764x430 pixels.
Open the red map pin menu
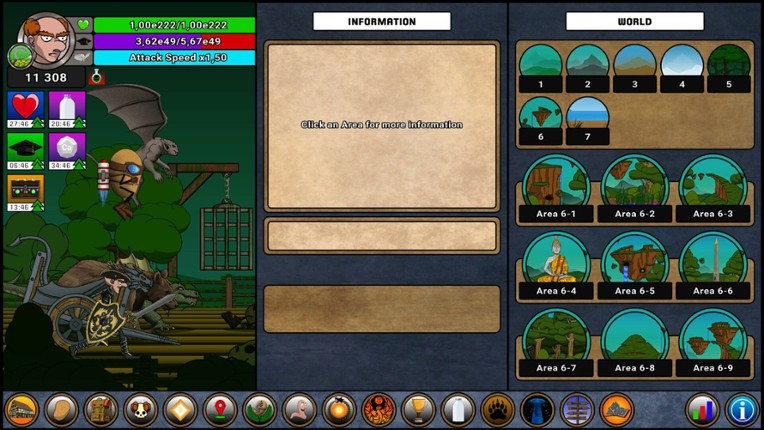click(x=220, y=409)
